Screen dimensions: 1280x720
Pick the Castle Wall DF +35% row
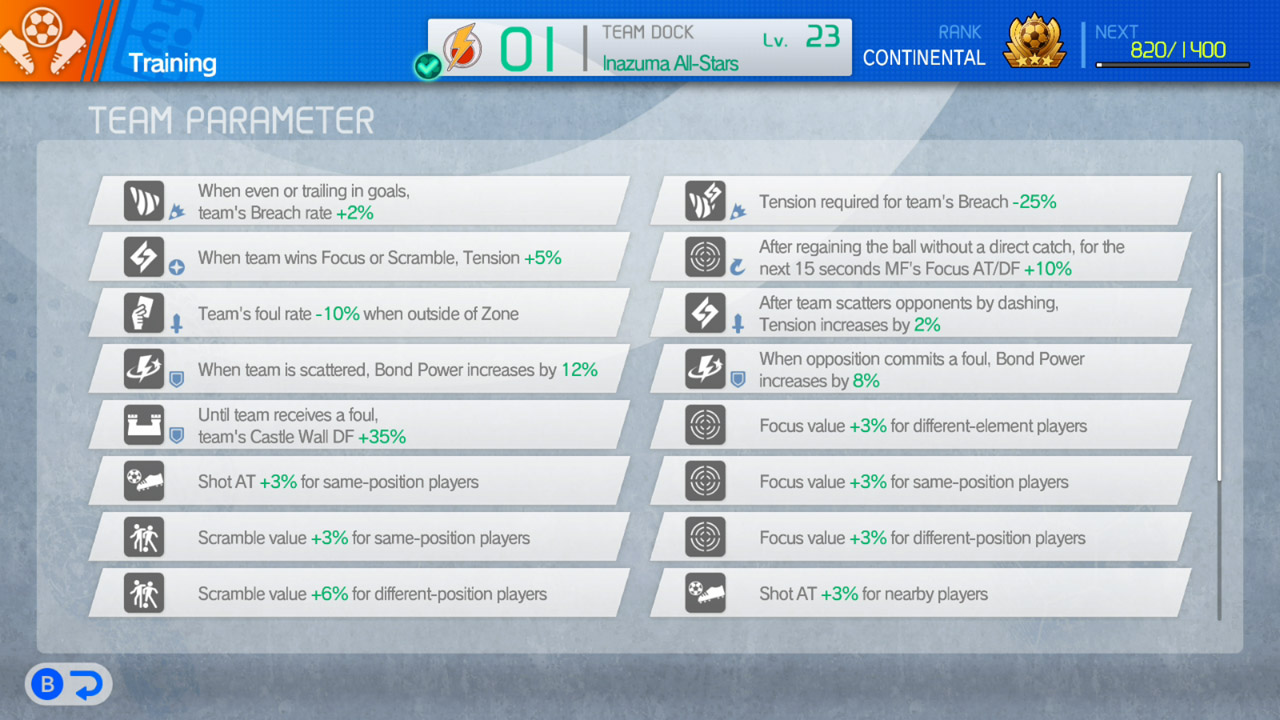[360, 425]
